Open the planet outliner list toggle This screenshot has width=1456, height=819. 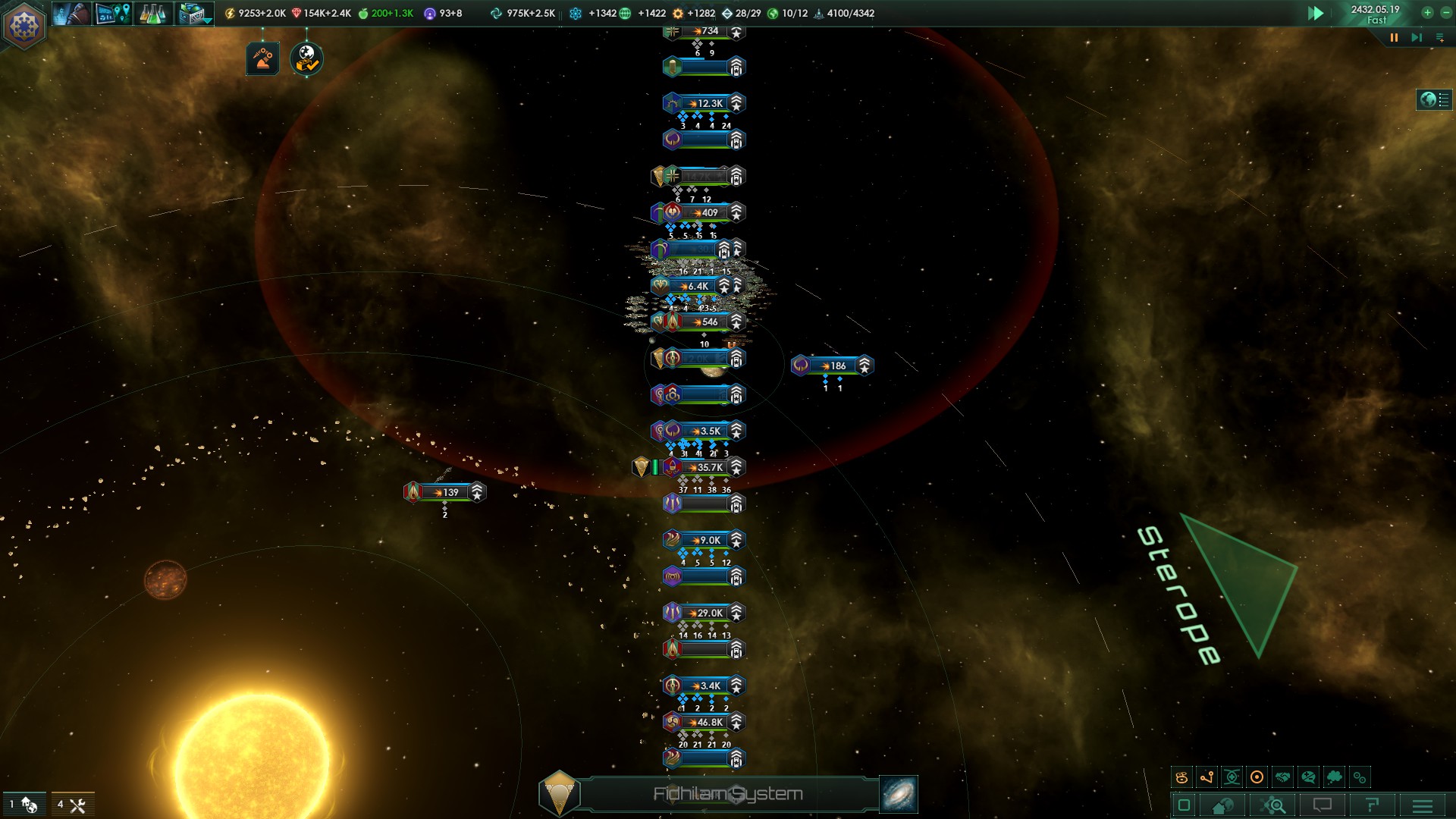coord(1434,99)
